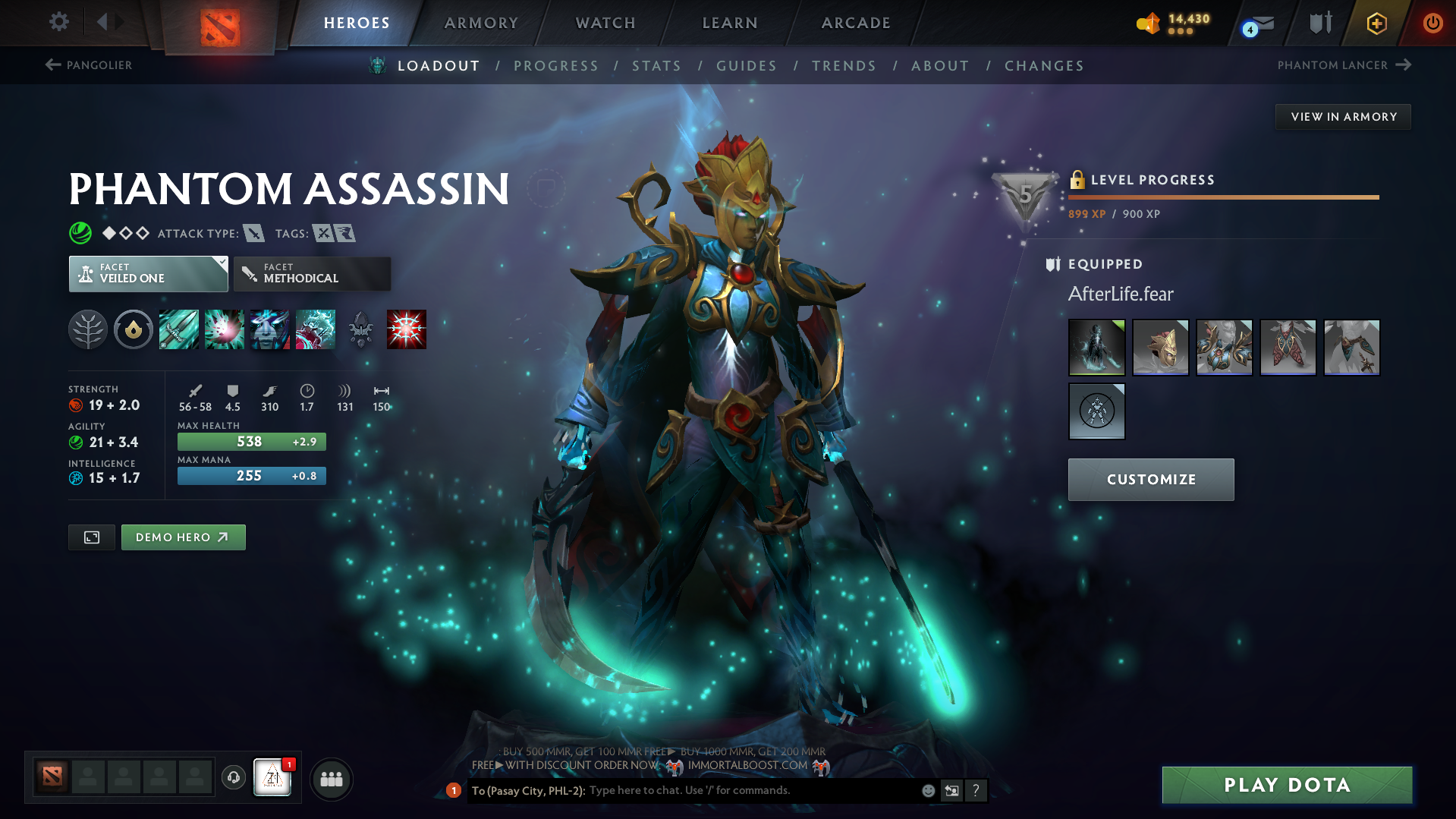Click the Blur ability icon
Screen dimensions: 1456x819
point(270,329)
